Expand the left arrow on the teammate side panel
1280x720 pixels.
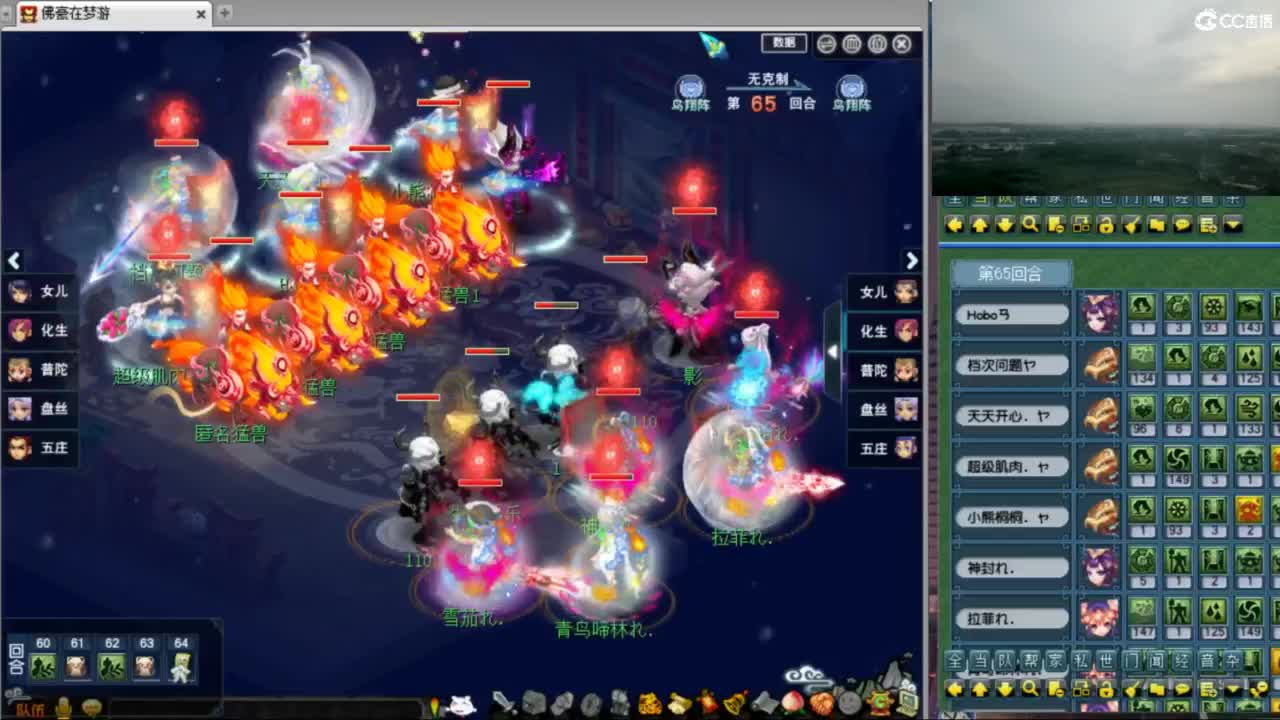[x=13, y=261]
